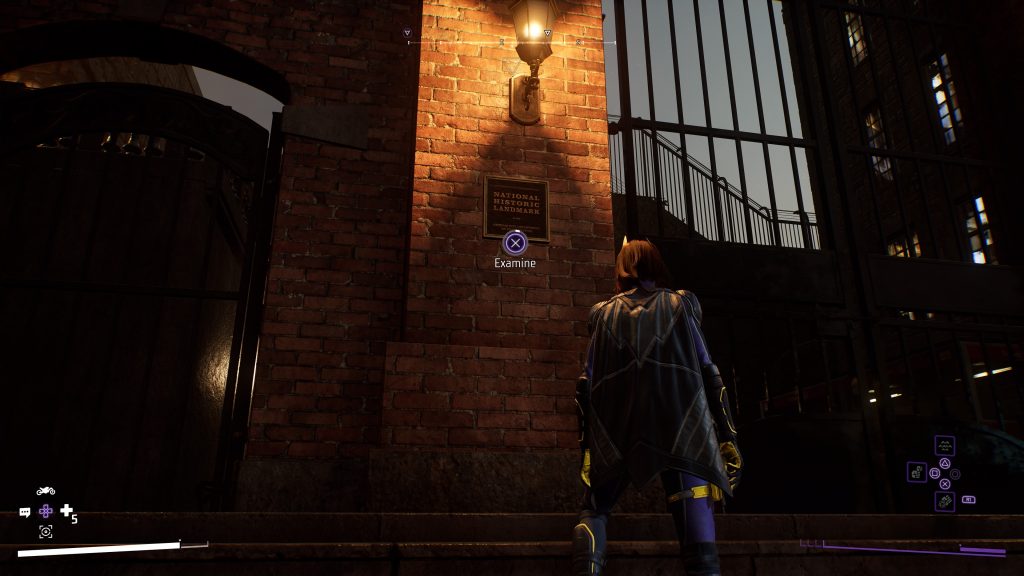Select the left ability slot icon
Screen dimensions: 1024x576
pos(917,471)
